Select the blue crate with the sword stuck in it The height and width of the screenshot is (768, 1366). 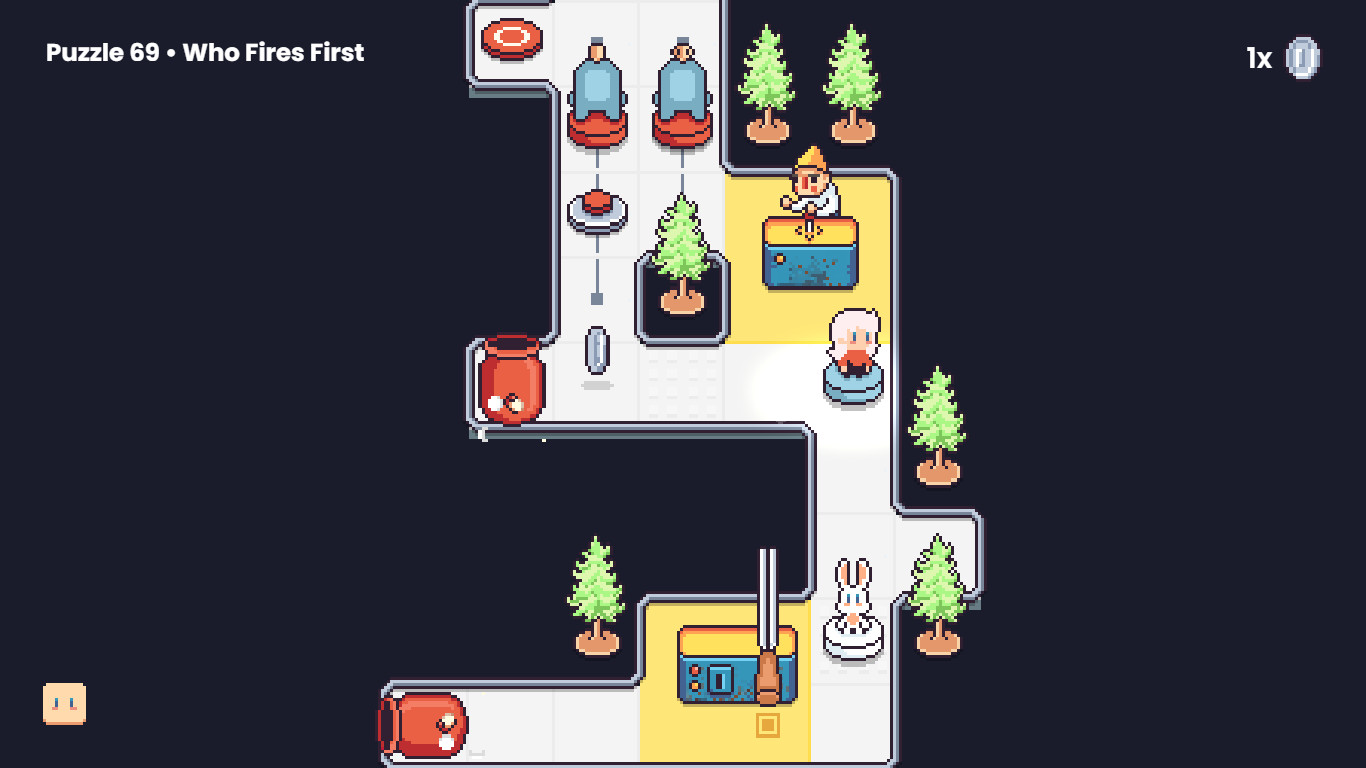[x=740, y=665]
